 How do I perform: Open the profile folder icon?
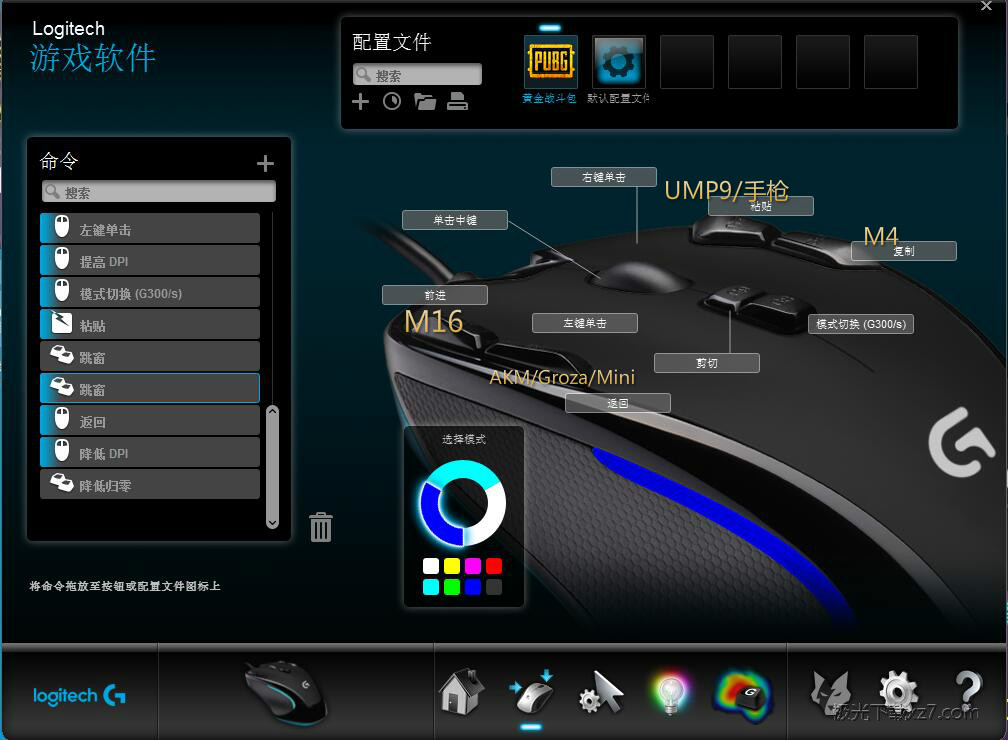point(425,102)
